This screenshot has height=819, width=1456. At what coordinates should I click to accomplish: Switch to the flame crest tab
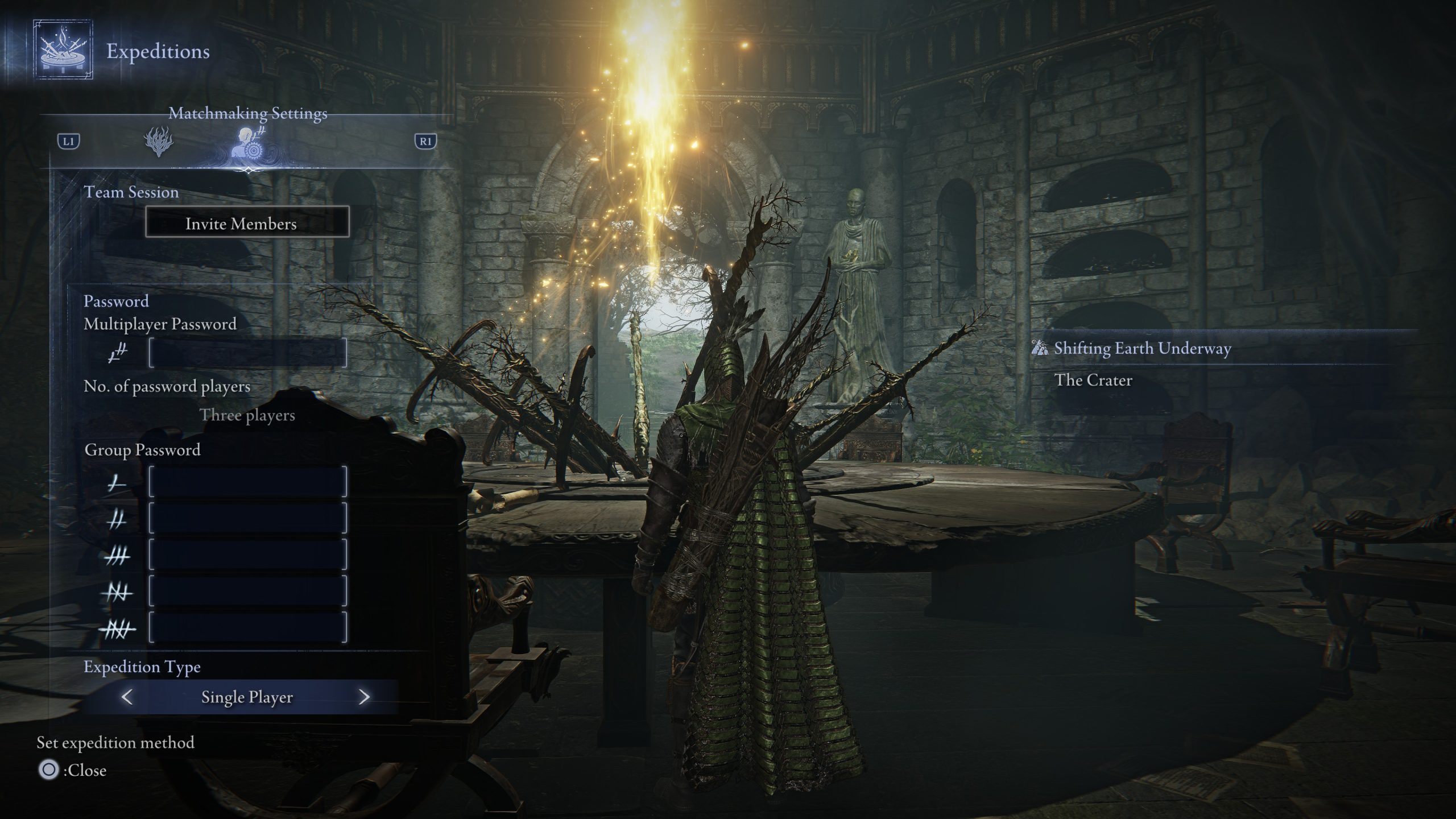[x=159, y=142]
